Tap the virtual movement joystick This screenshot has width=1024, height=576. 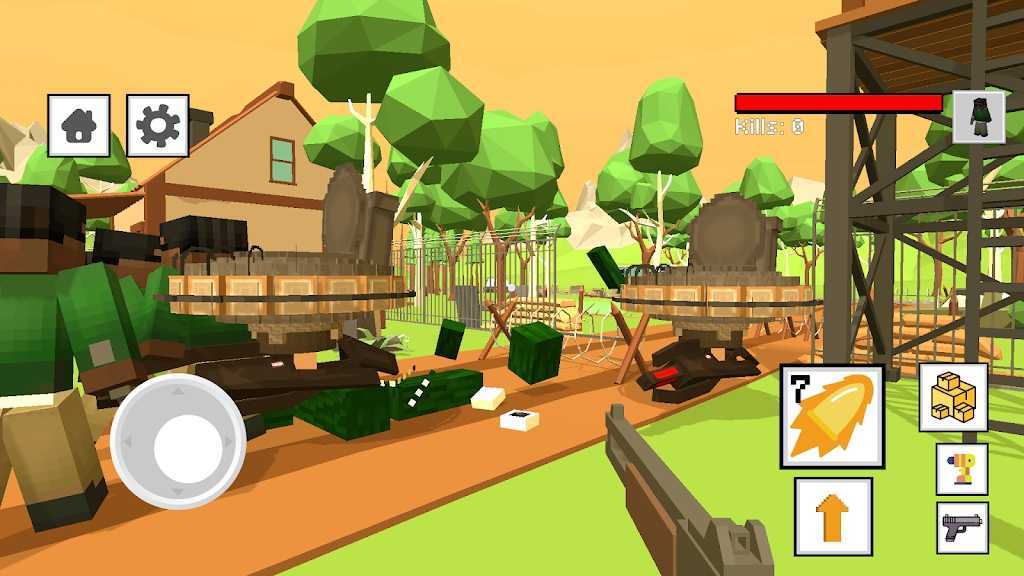tap(178, 441)
